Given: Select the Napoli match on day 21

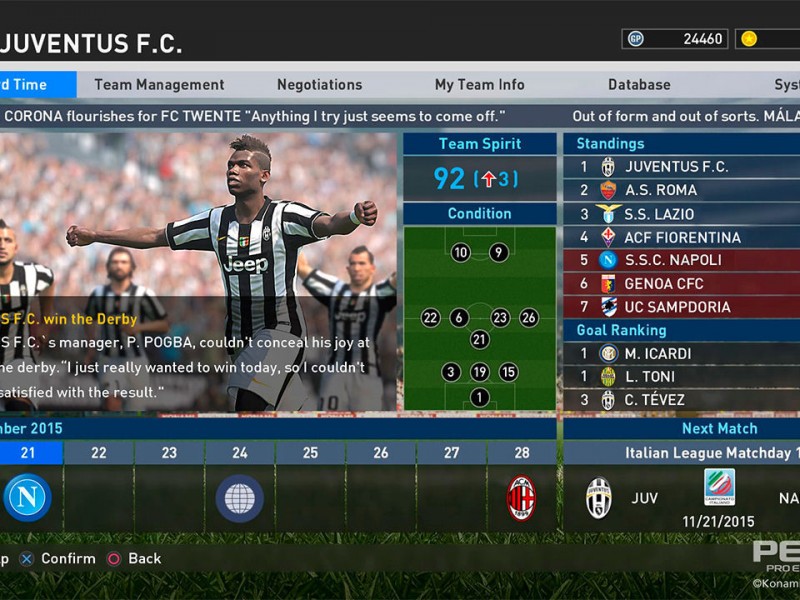Looking at the screenshot, I should click(27, 497).
